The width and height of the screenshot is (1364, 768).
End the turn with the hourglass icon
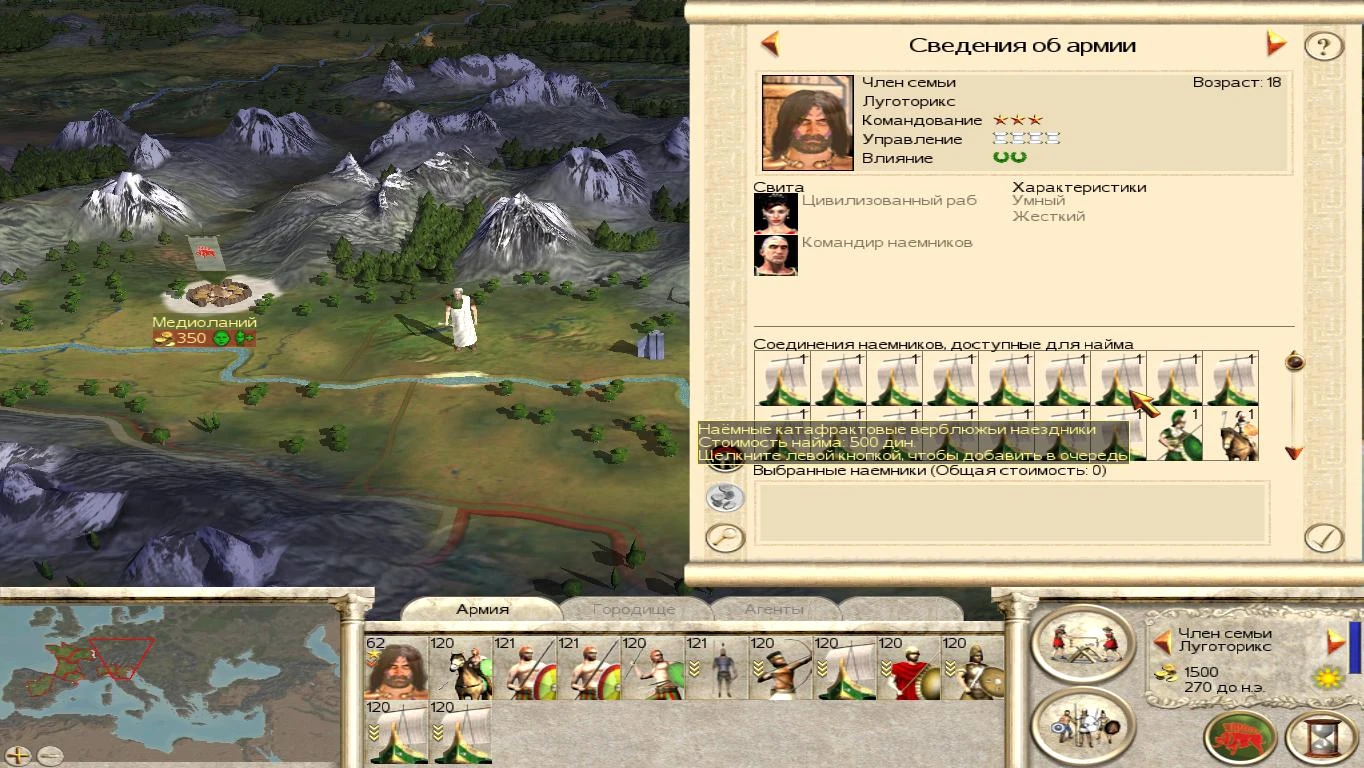coord(1323,738)
